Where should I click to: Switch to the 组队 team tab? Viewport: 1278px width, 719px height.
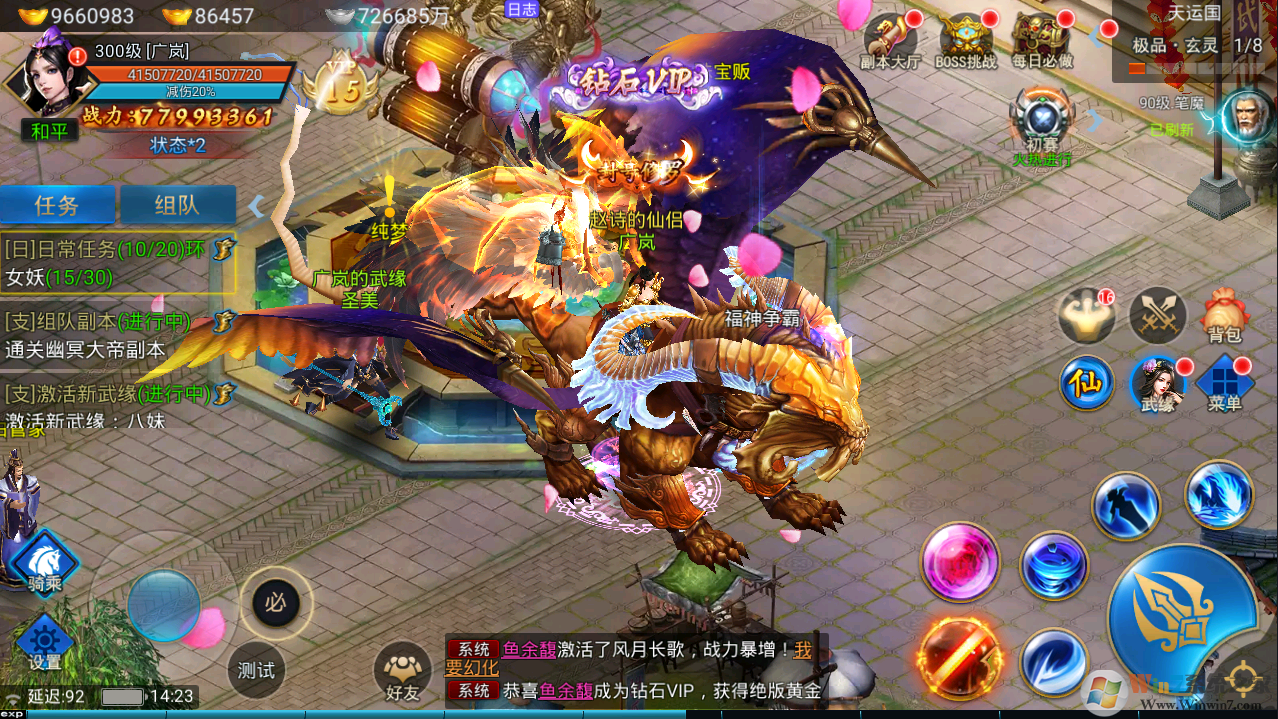(177, 205)
